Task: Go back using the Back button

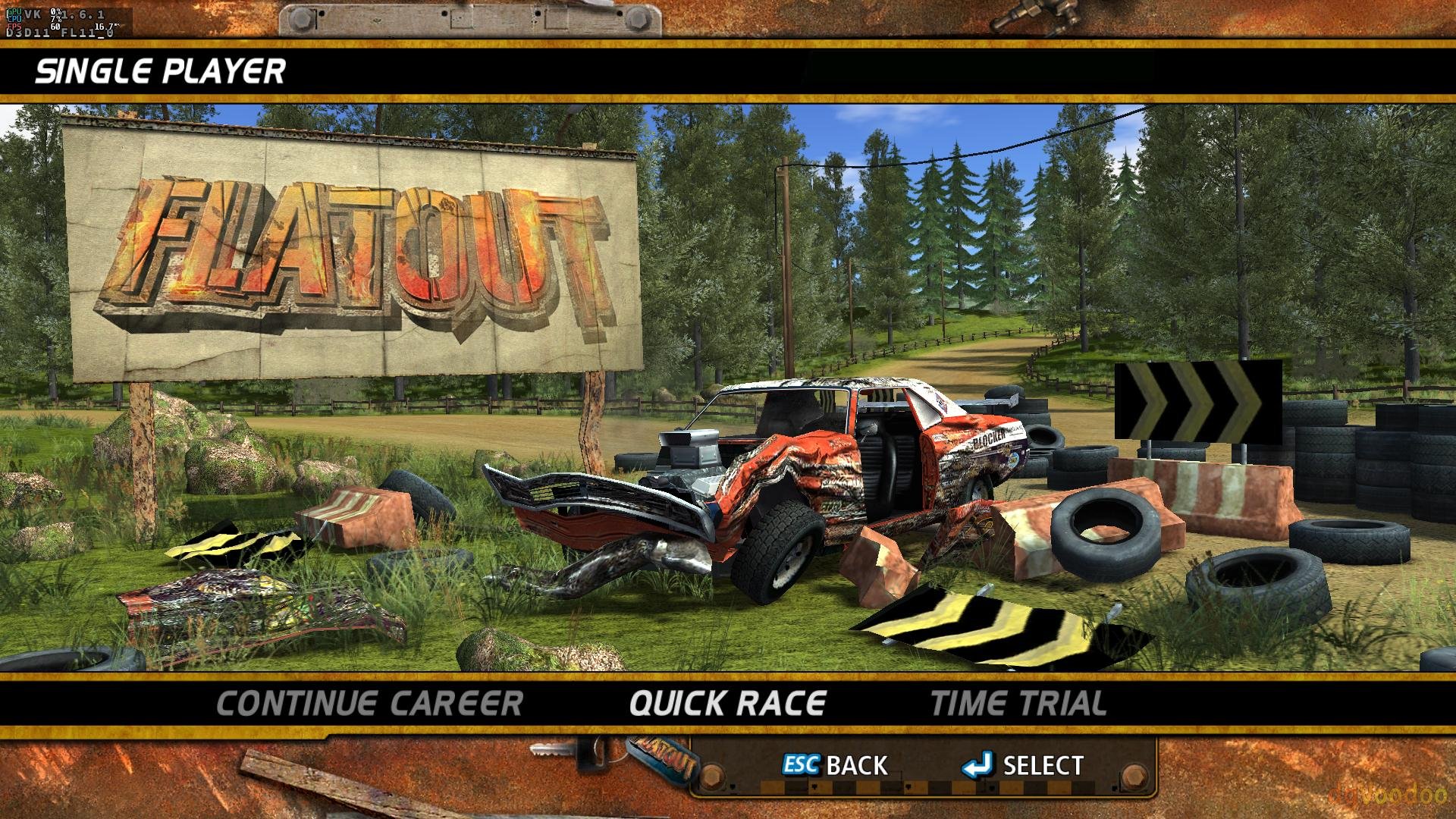Action: [x=836, y=765]
